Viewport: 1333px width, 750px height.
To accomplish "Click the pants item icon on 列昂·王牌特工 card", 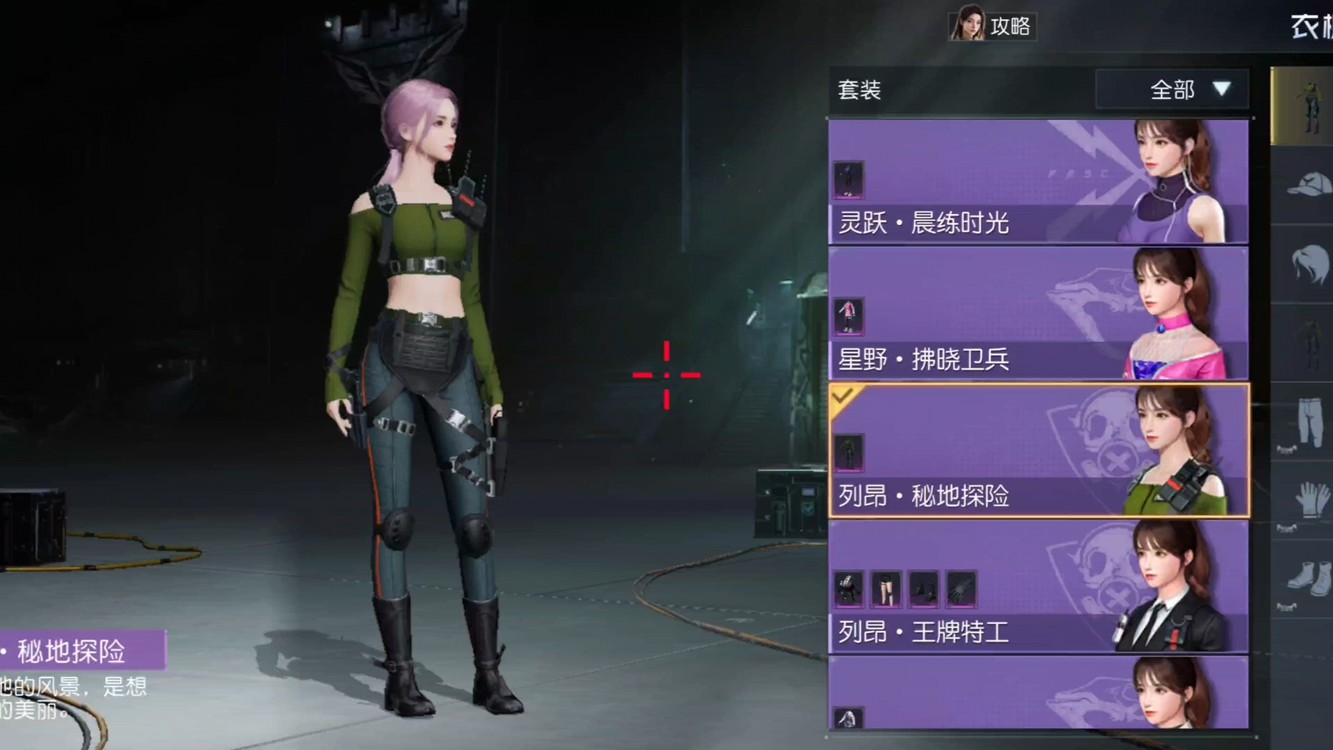I will pos(886,589).
